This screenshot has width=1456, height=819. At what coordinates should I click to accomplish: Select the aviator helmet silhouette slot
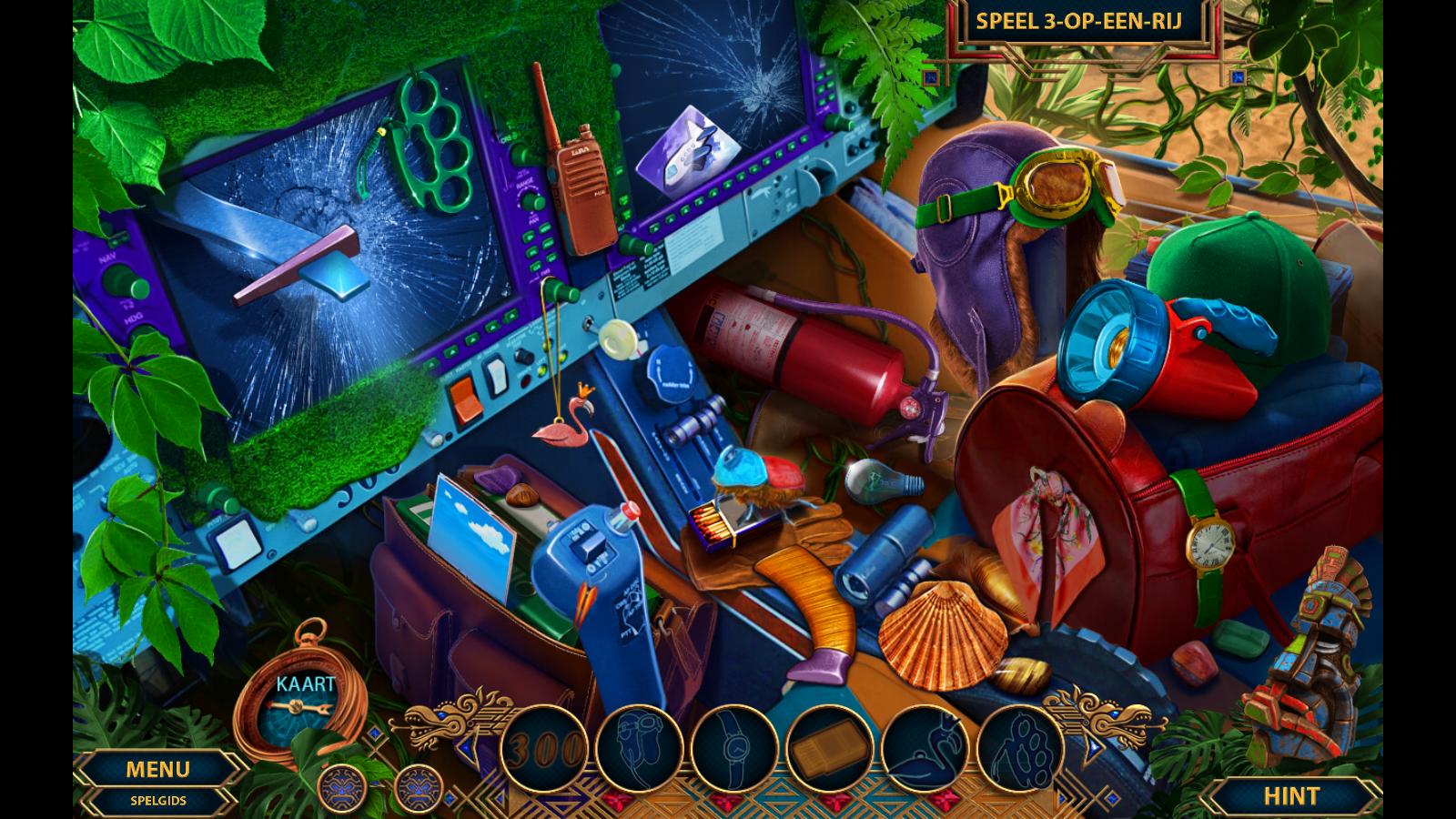(x=639, y=749)
